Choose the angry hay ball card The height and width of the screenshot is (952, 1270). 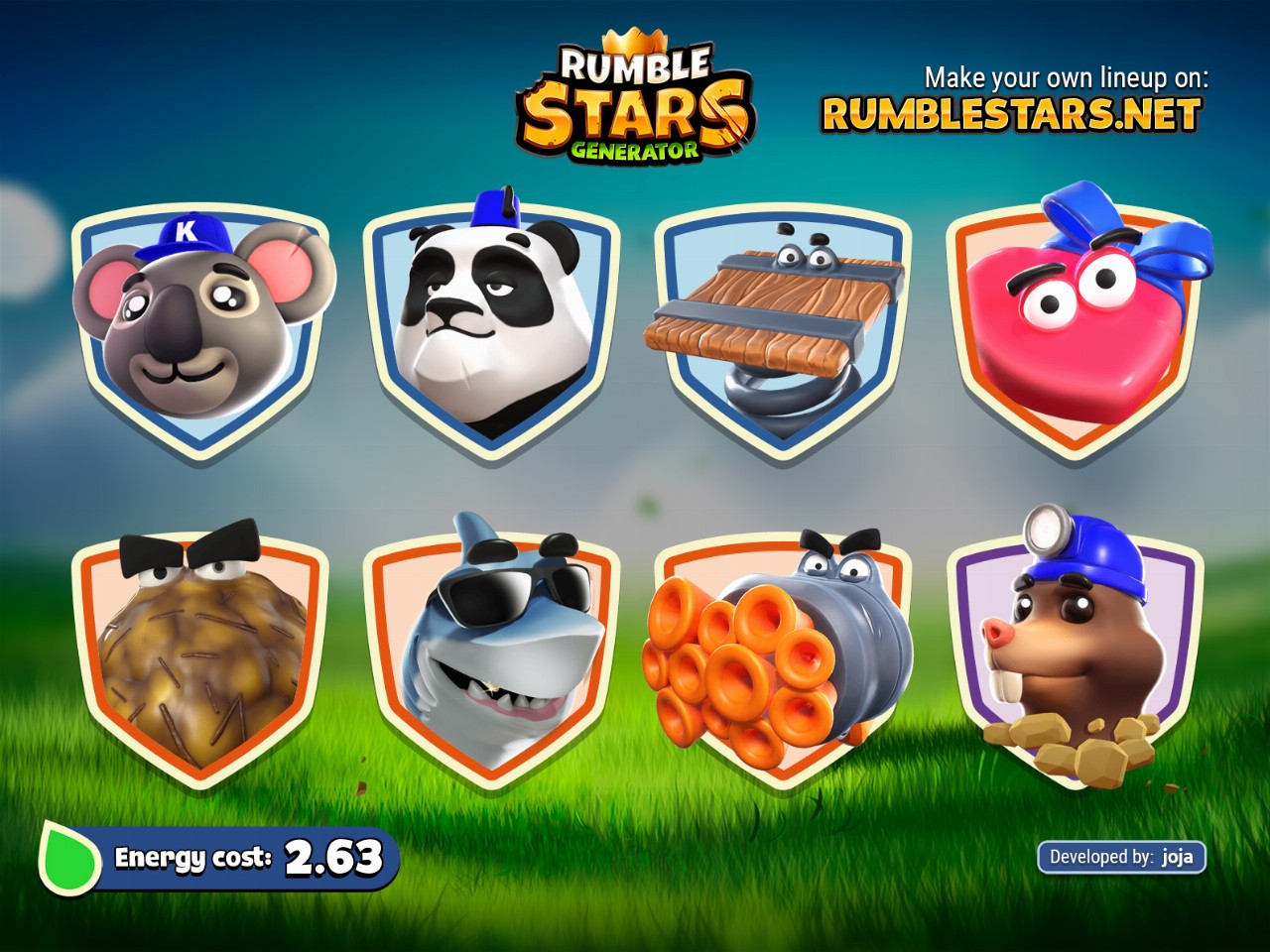(x=200, y=654)
